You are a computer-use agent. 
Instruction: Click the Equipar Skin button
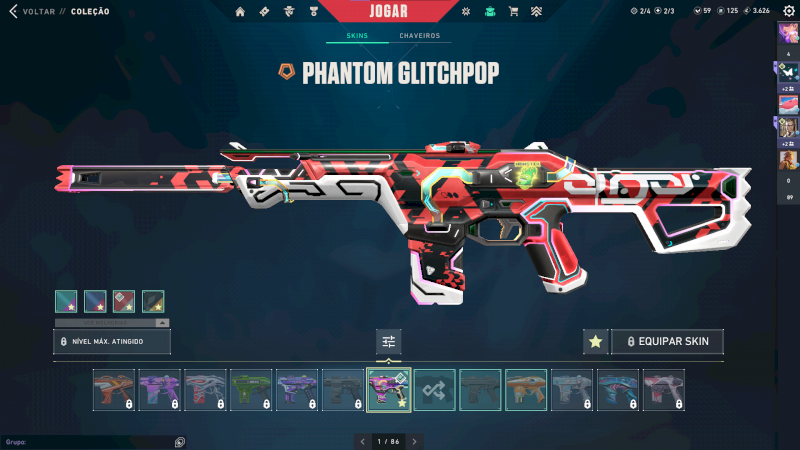[667, 342]
